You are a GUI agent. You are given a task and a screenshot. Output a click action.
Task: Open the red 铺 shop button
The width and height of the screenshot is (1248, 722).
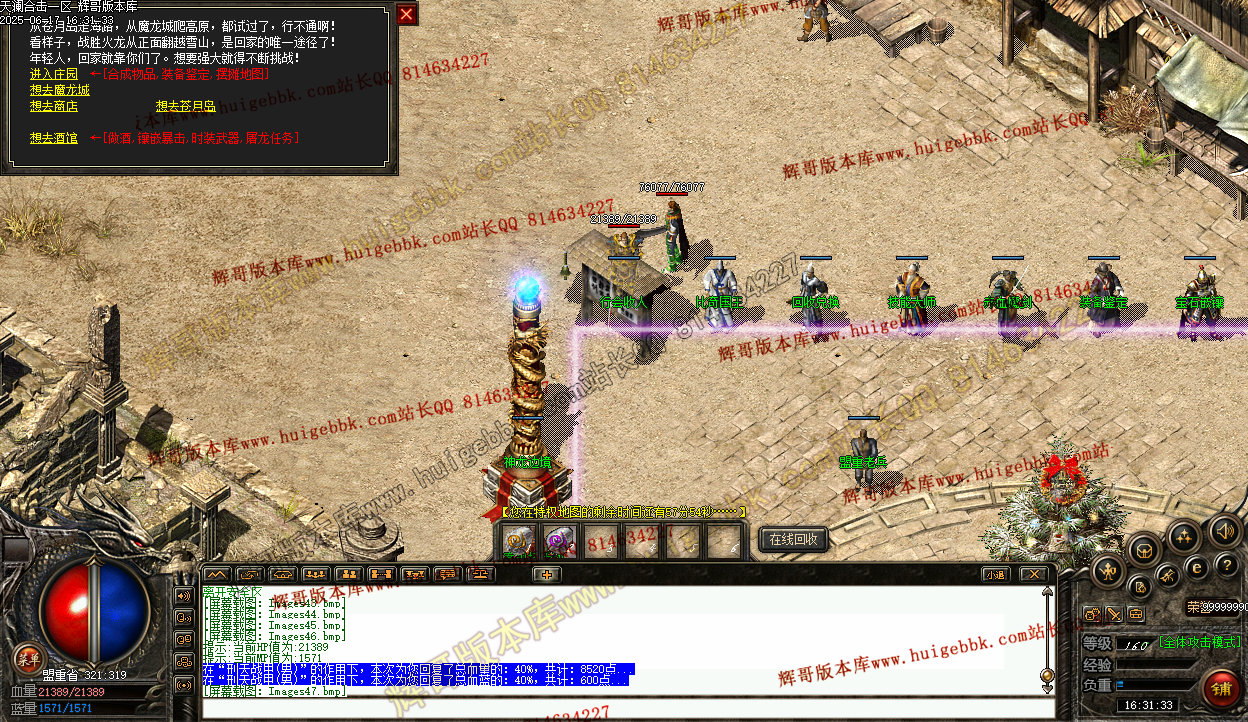[x=1221, y=689]
